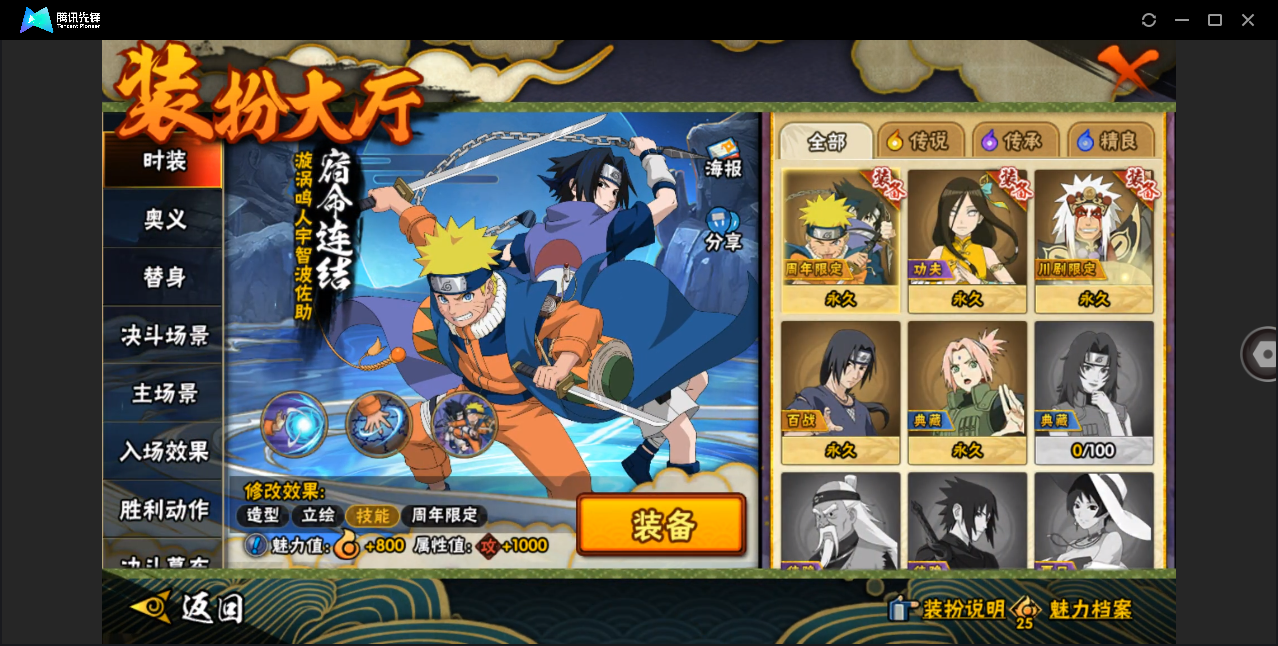Open the 奥义 menu category

pos(163,219)
